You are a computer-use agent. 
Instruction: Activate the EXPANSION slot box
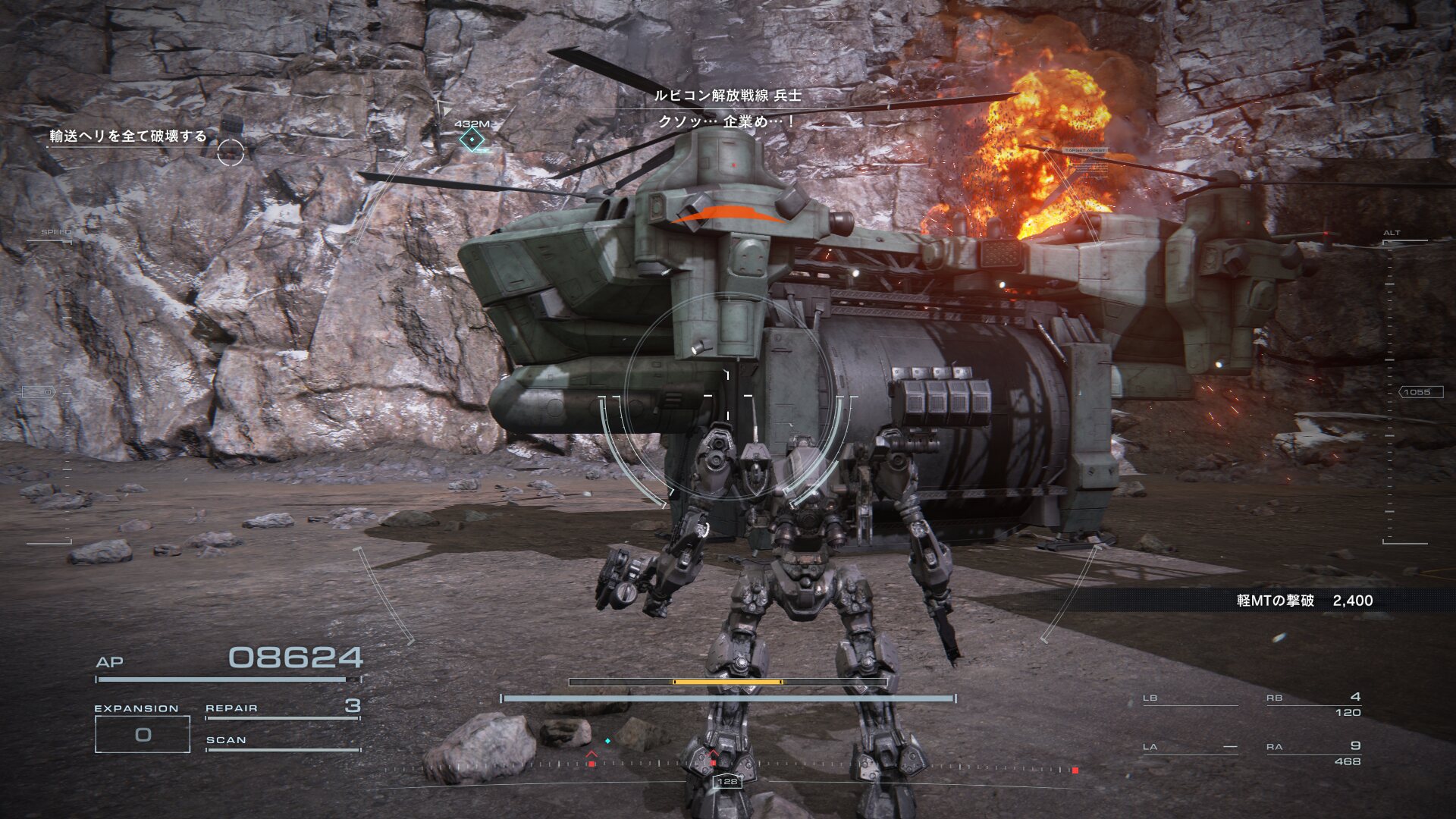[143, 734]
